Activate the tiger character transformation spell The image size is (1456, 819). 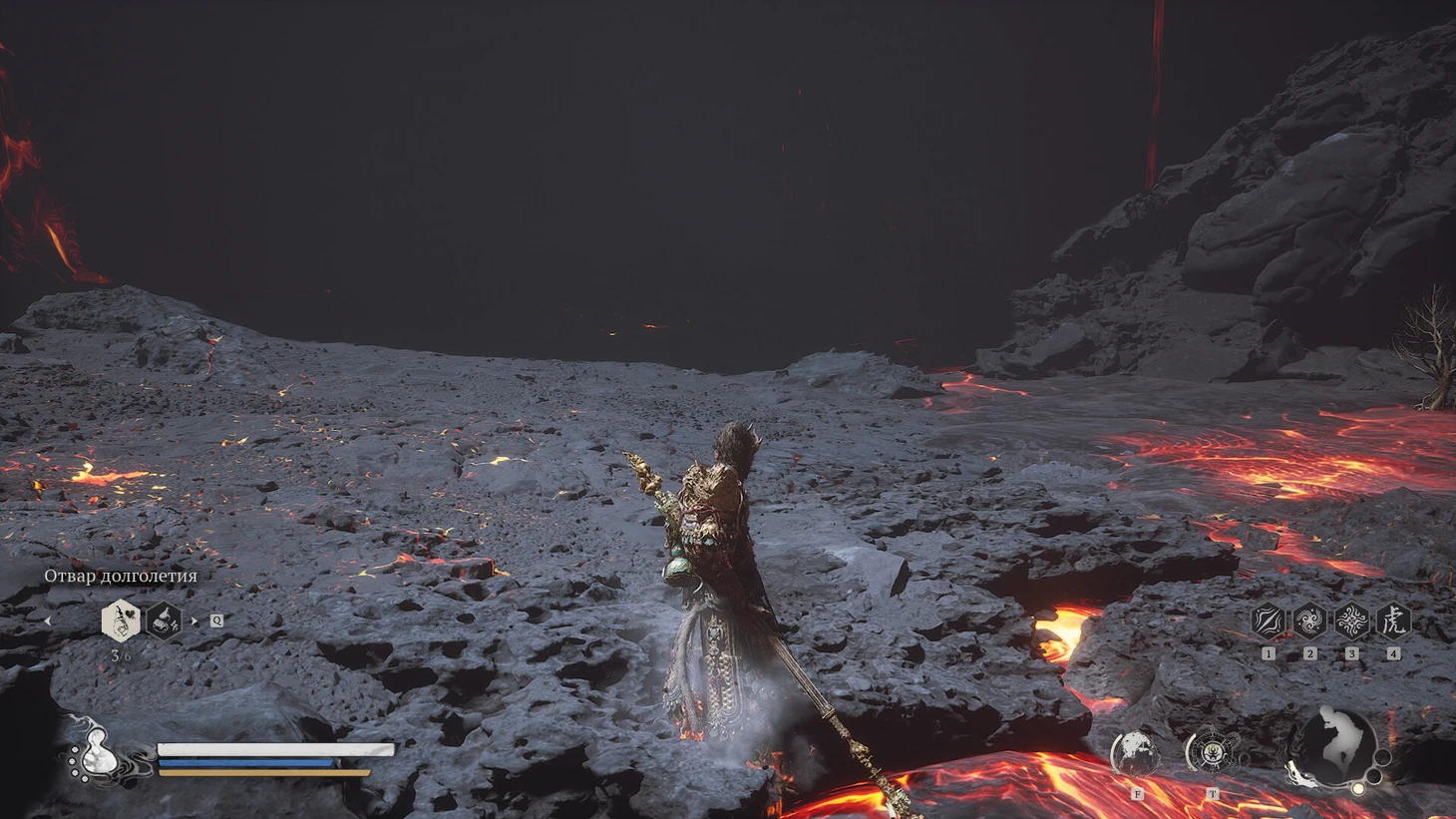(x=1393, y=620)
